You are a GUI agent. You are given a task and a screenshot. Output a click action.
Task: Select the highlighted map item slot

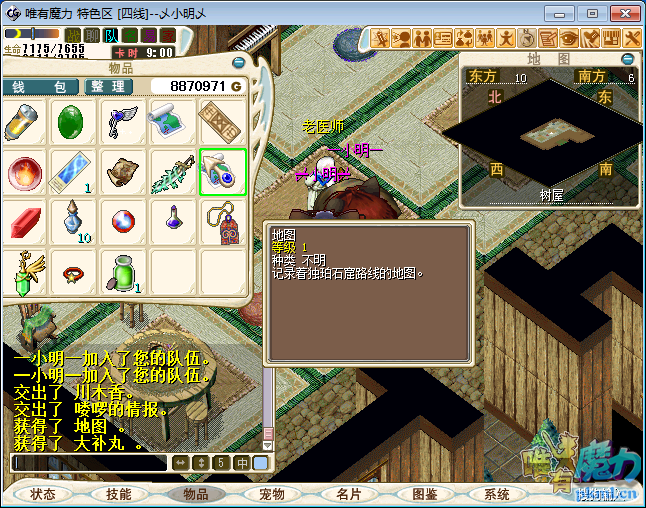(223, 172)
